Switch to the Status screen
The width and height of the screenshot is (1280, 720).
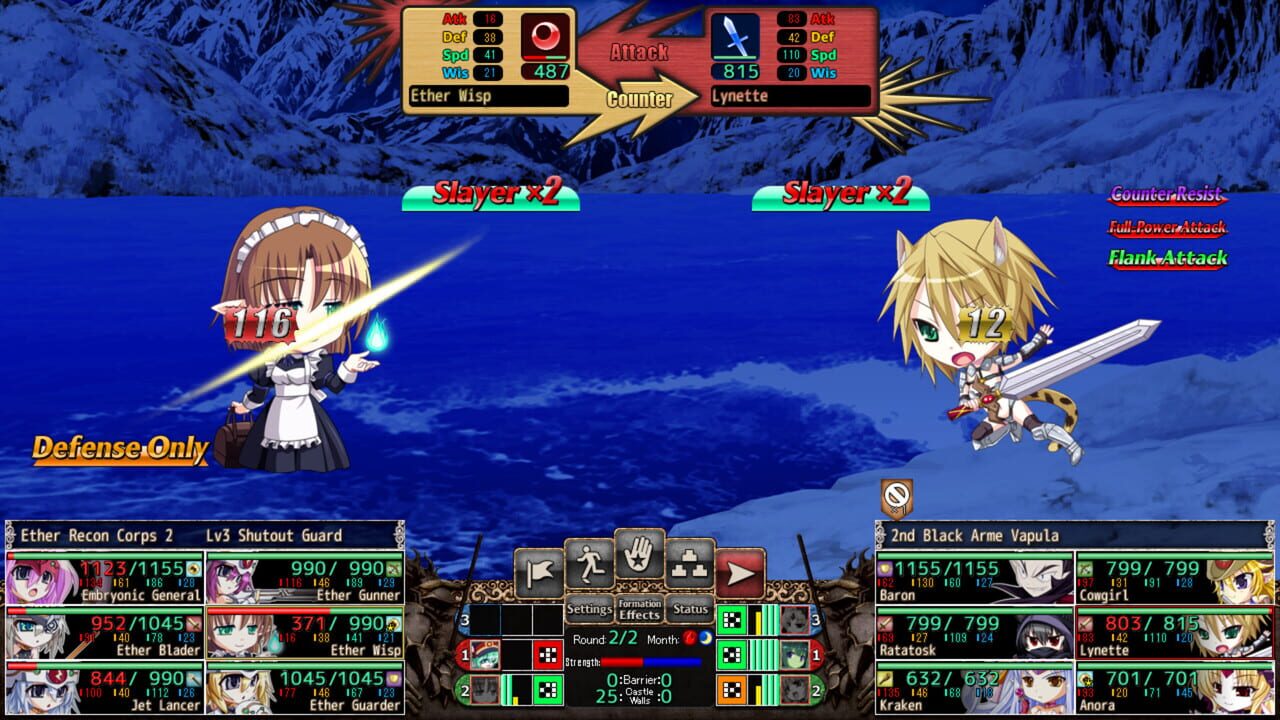(690, 610)
